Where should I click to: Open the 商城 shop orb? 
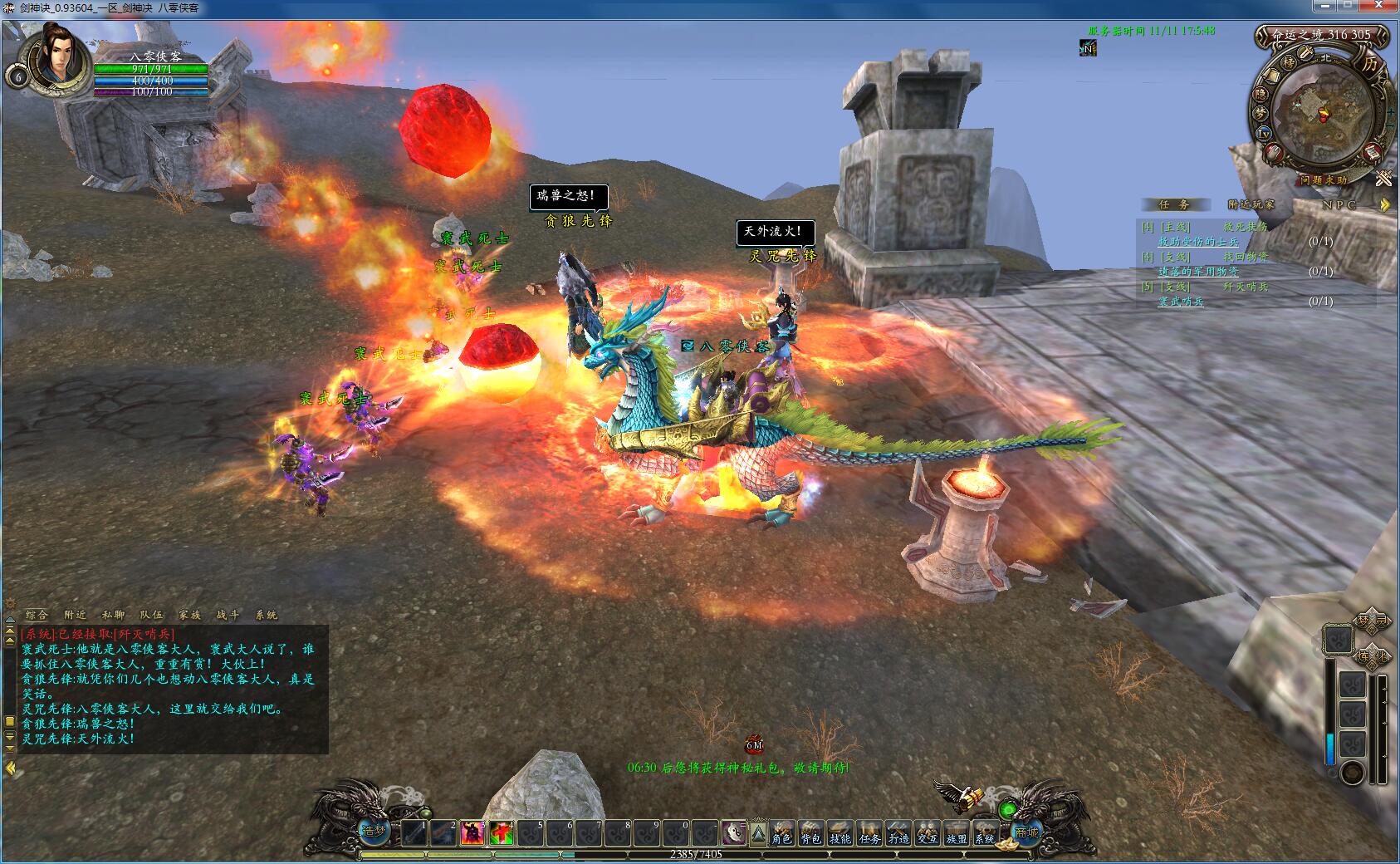point(1026,832)
